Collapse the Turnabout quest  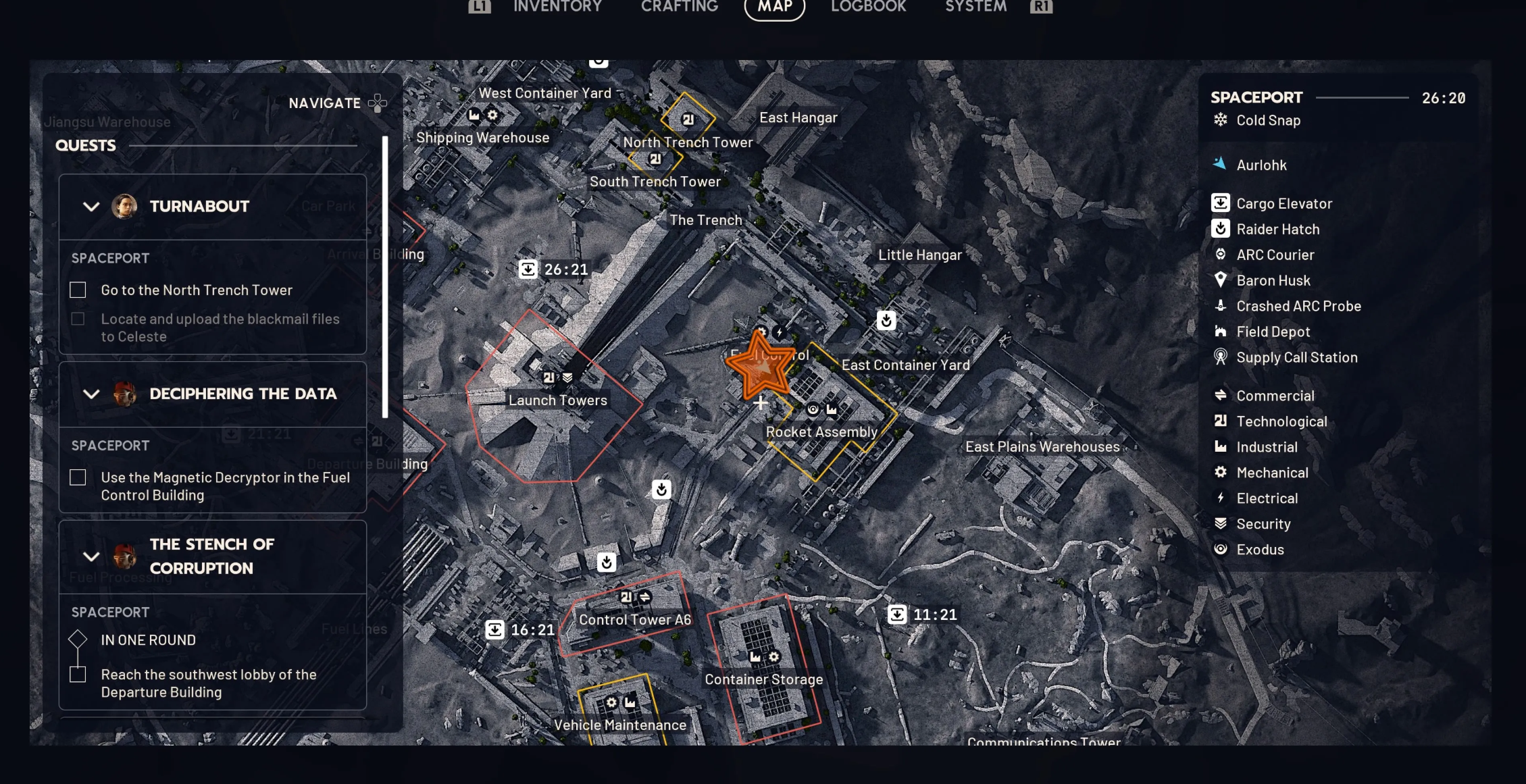click(91, 207)
